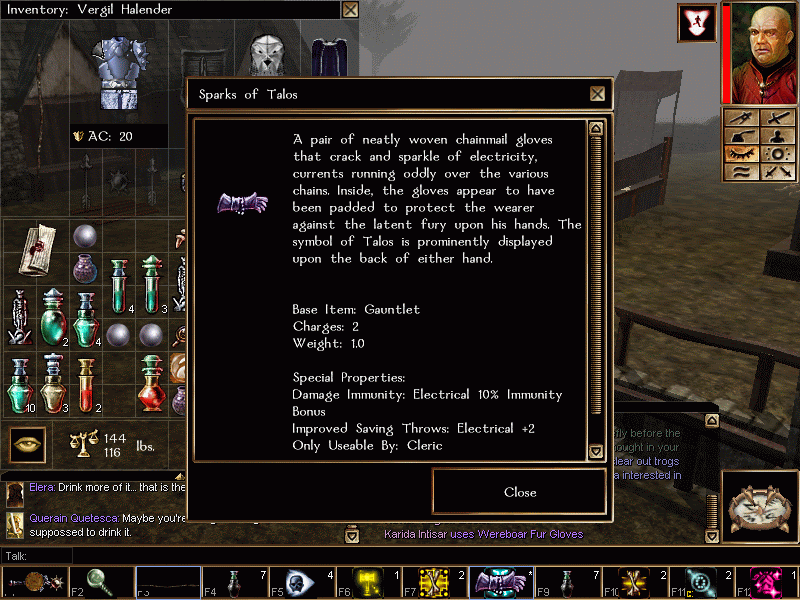Click the X on the Sparks of Talos window
Image resolution: width=800 pixels, height=600 pixels.
597,94
